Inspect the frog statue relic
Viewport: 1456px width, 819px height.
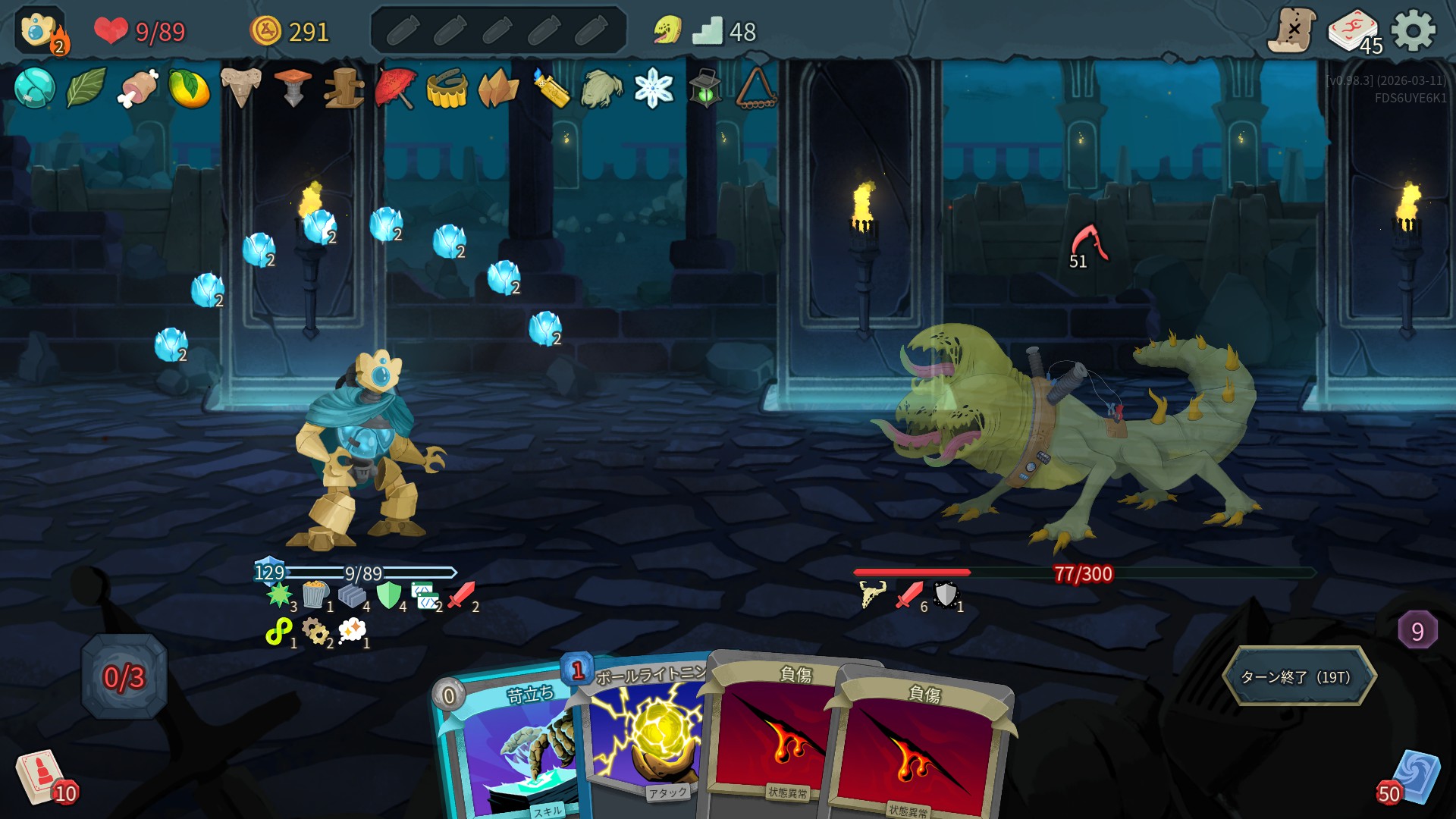coord(601,88)
